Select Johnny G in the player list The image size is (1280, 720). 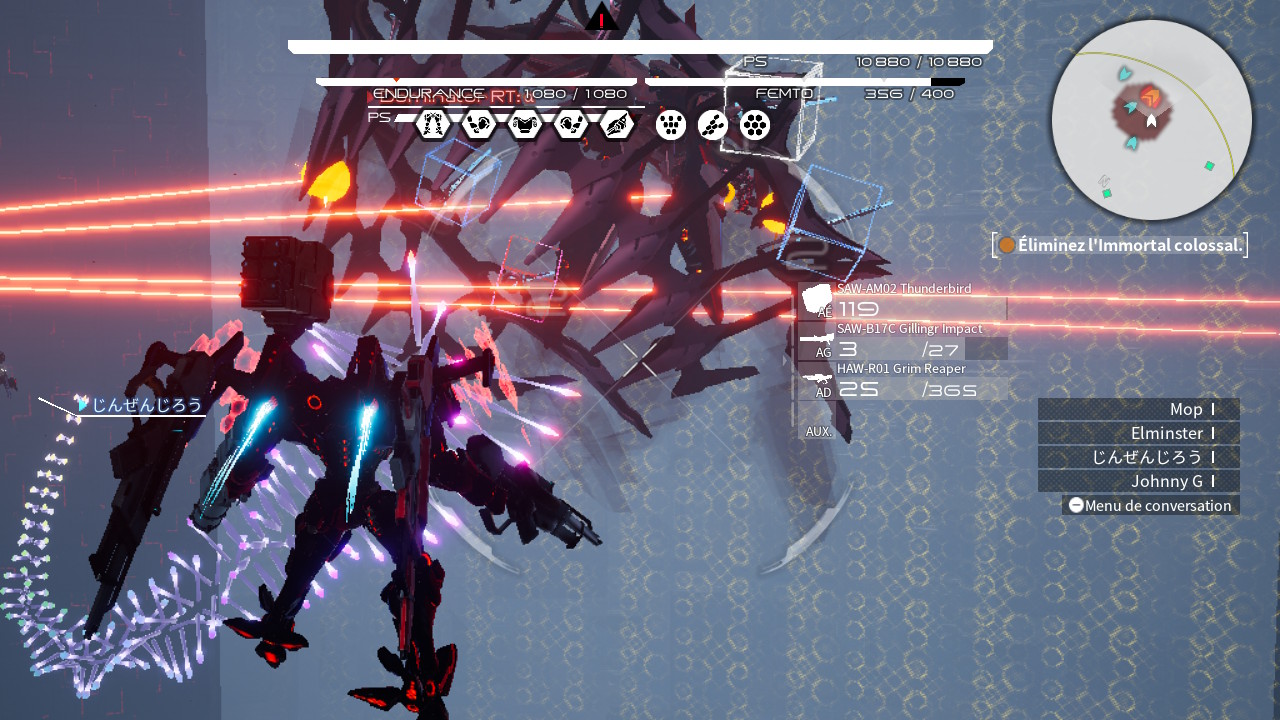(x=1138, y=481)
